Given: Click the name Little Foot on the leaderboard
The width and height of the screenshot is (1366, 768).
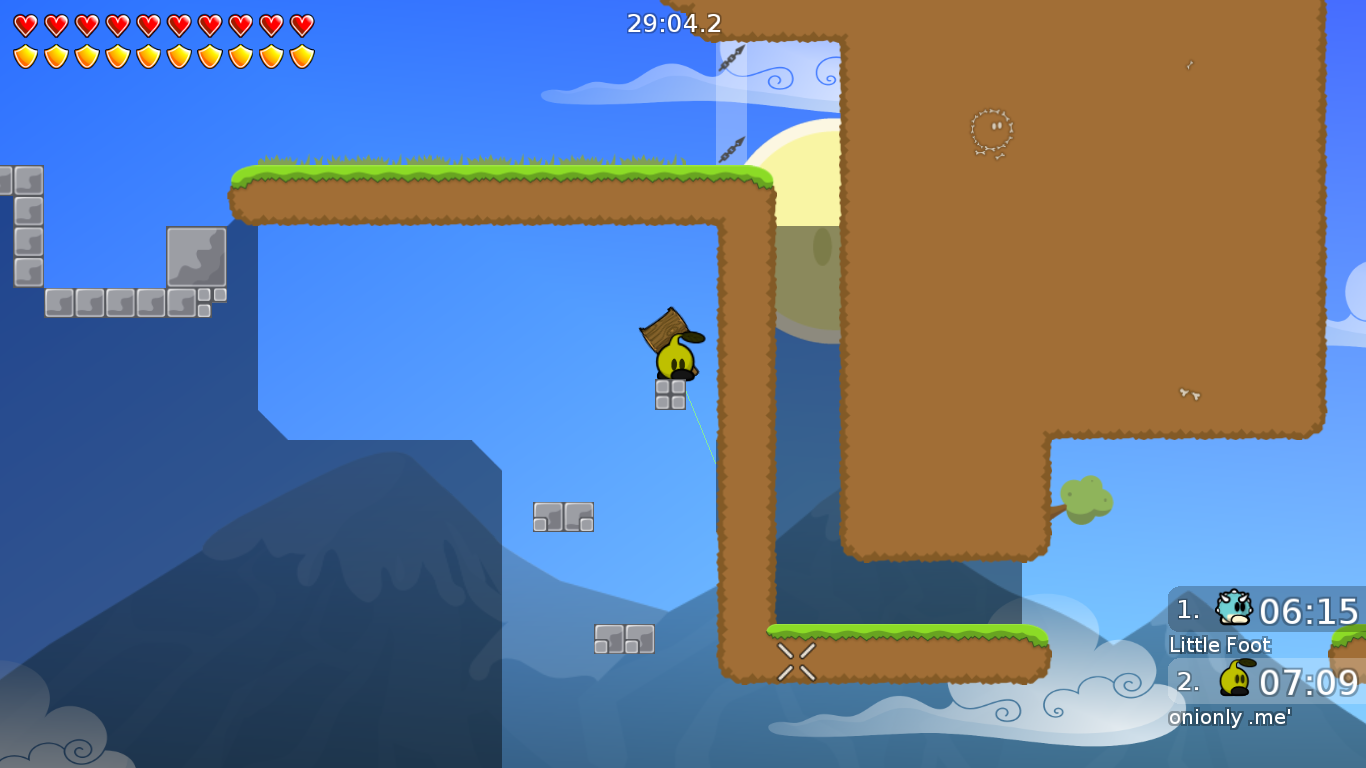Looking at the screenshot, I should click(1220, 646).
